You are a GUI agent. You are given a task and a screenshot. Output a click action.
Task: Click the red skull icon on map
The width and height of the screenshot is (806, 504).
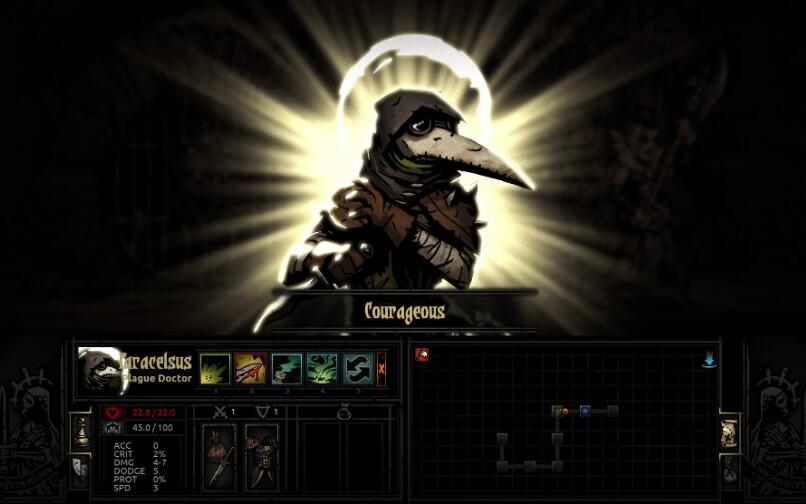(422, 355)
